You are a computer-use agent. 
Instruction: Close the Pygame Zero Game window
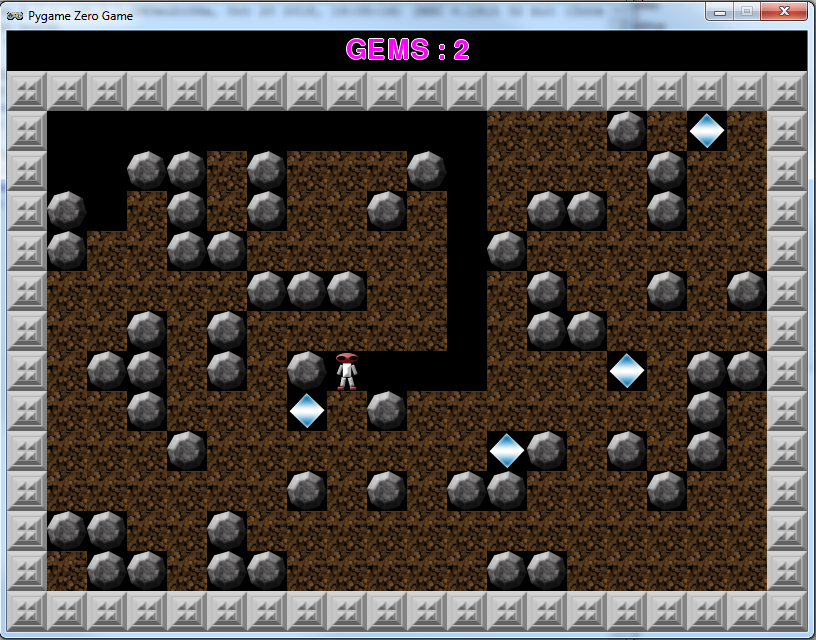(x=784, y=12)
